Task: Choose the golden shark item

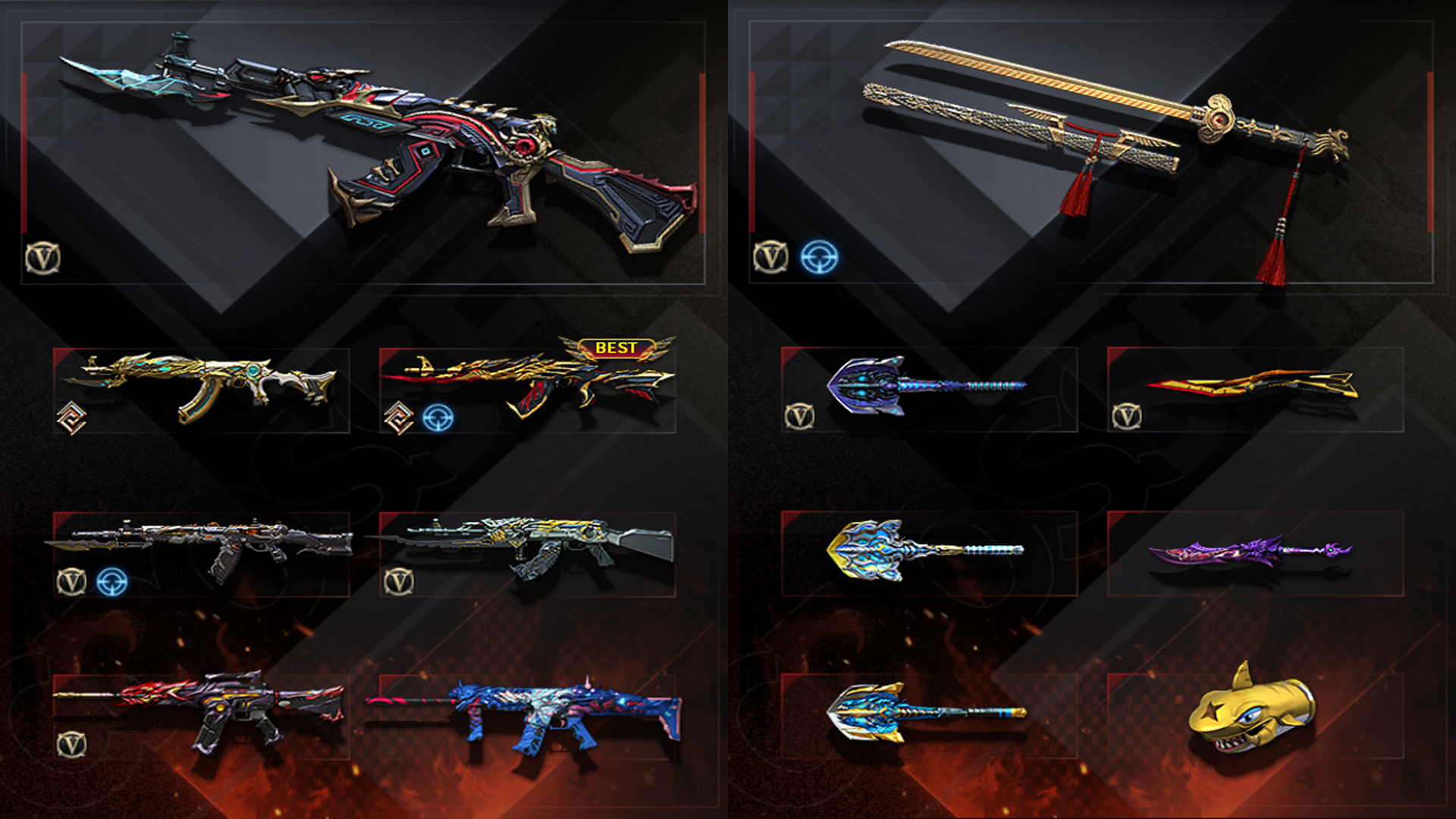Action: click(x=1250, y=713)
